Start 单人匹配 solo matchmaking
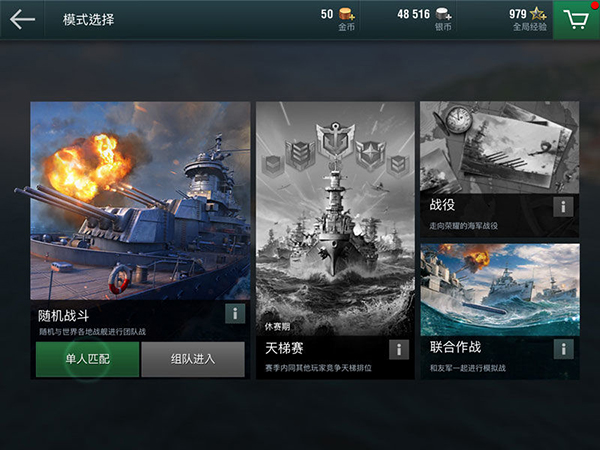 [x=87, y=359]
